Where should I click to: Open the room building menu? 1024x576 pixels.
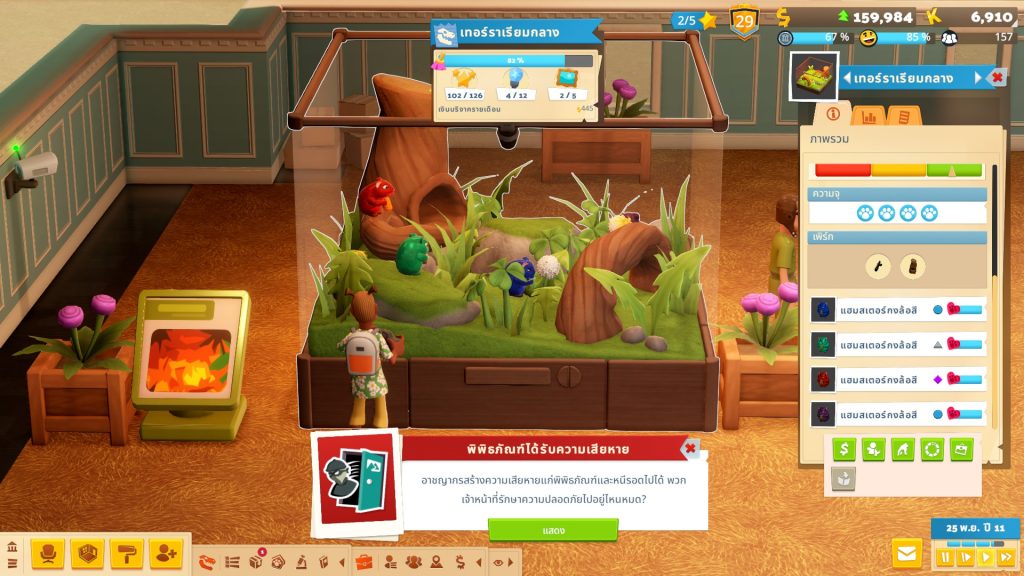click(87, 553)
